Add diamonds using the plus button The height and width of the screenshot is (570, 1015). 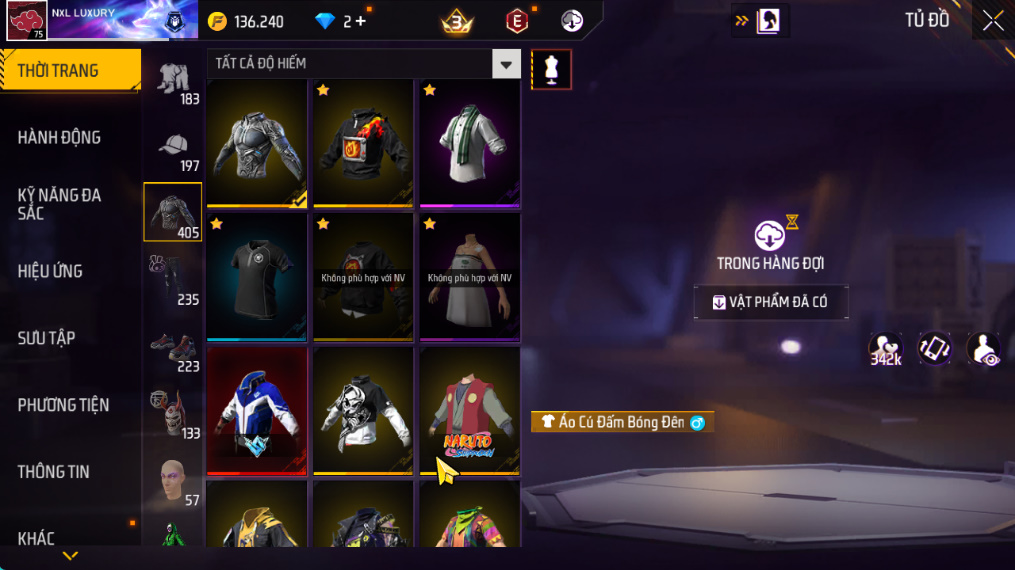[361, 21]
